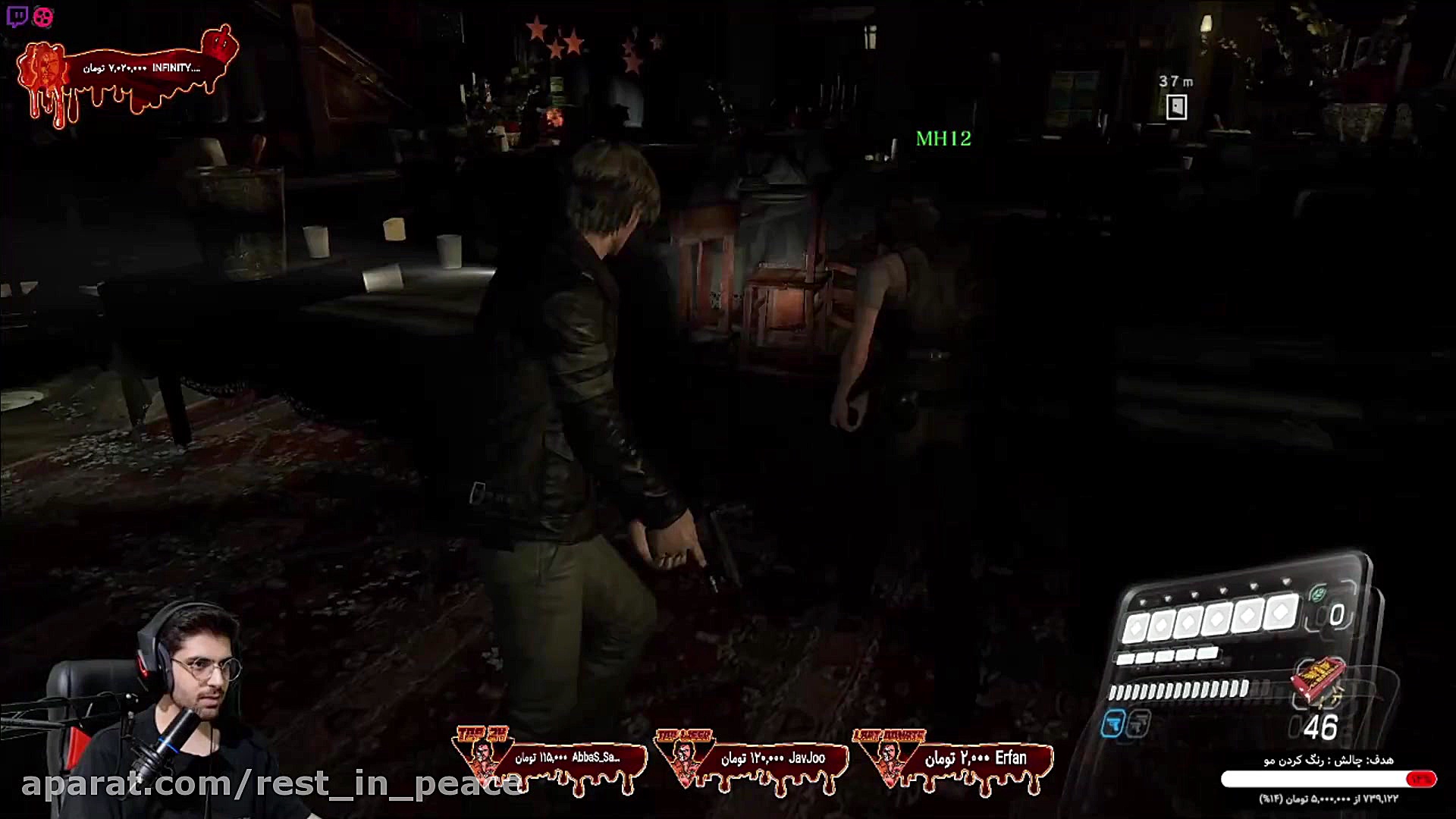Click the green herb icon showing 0
1456x819 pixels.
pos(1319,593)
